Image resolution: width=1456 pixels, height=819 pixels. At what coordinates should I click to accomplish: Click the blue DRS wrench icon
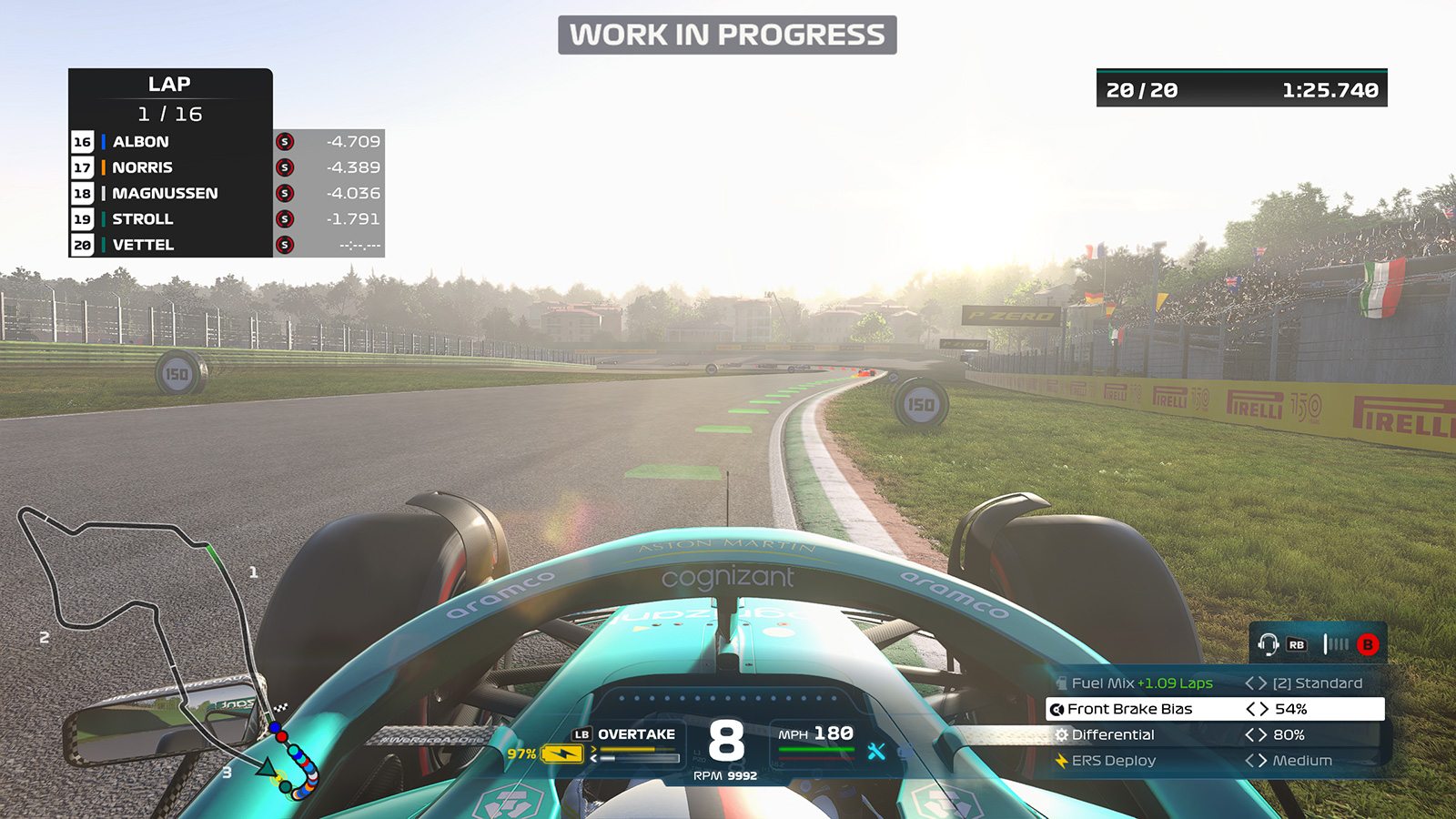click(x=876, y=751)
